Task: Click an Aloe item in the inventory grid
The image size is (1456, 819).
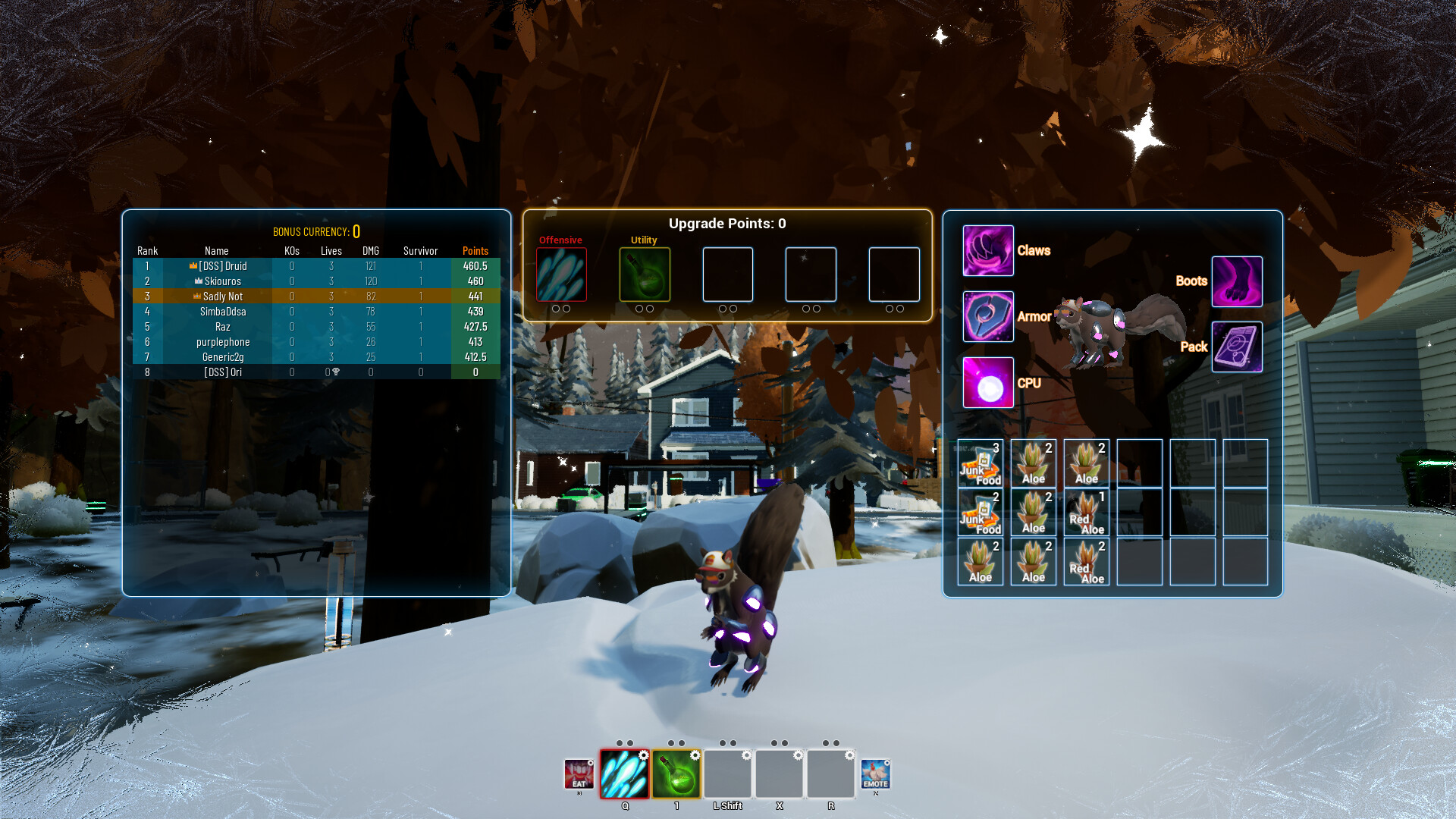Action: [x=1033, y=463]
